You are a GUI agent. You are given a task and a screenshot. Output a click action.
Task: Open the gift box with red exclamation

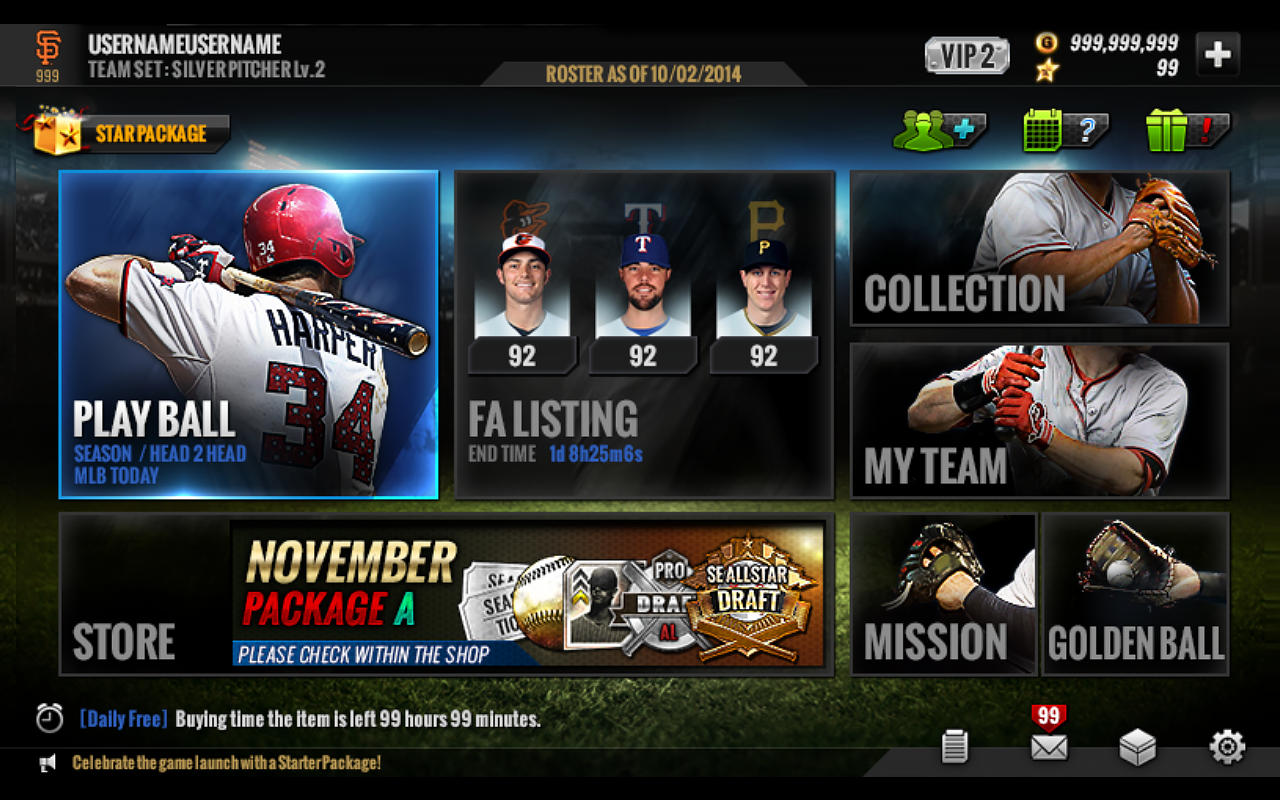tap(1168, 130)
